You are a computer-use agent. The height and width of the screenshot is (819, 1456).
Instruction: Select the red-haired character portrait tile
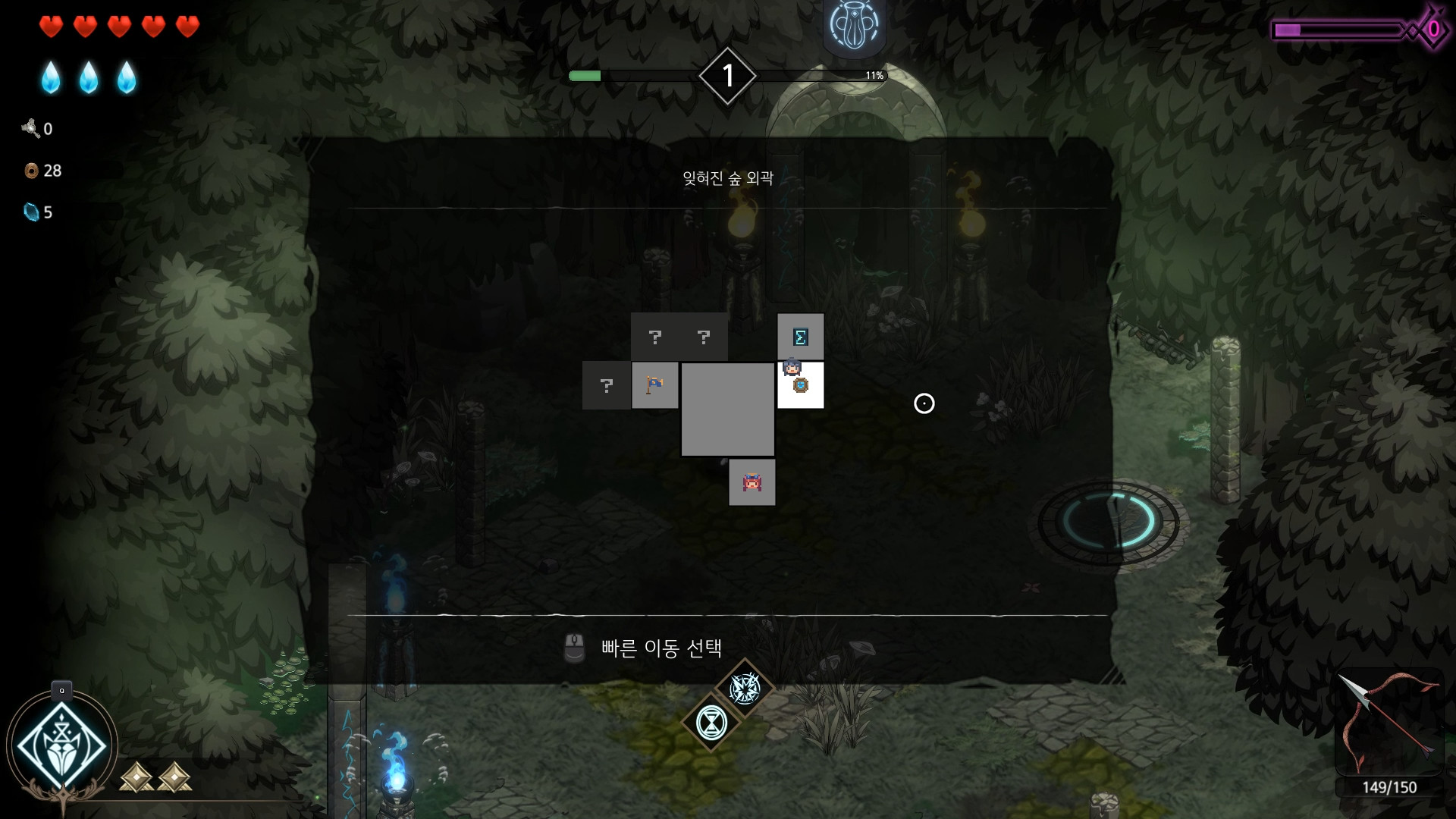coord(752,482)
